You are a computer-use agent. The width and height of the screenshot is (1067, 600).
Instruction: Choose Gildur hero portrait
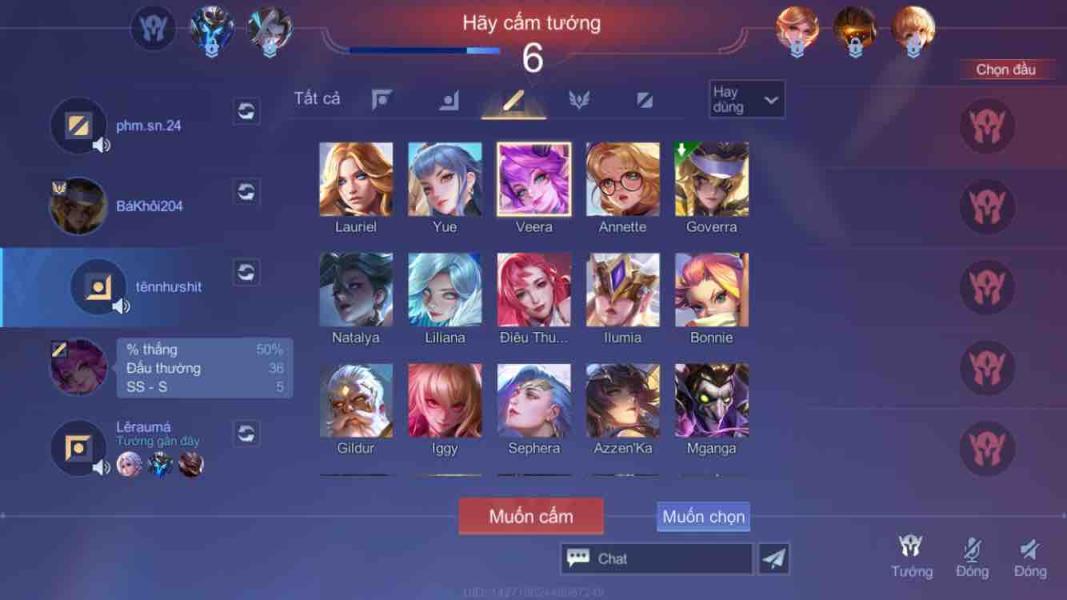pos(356,401)
